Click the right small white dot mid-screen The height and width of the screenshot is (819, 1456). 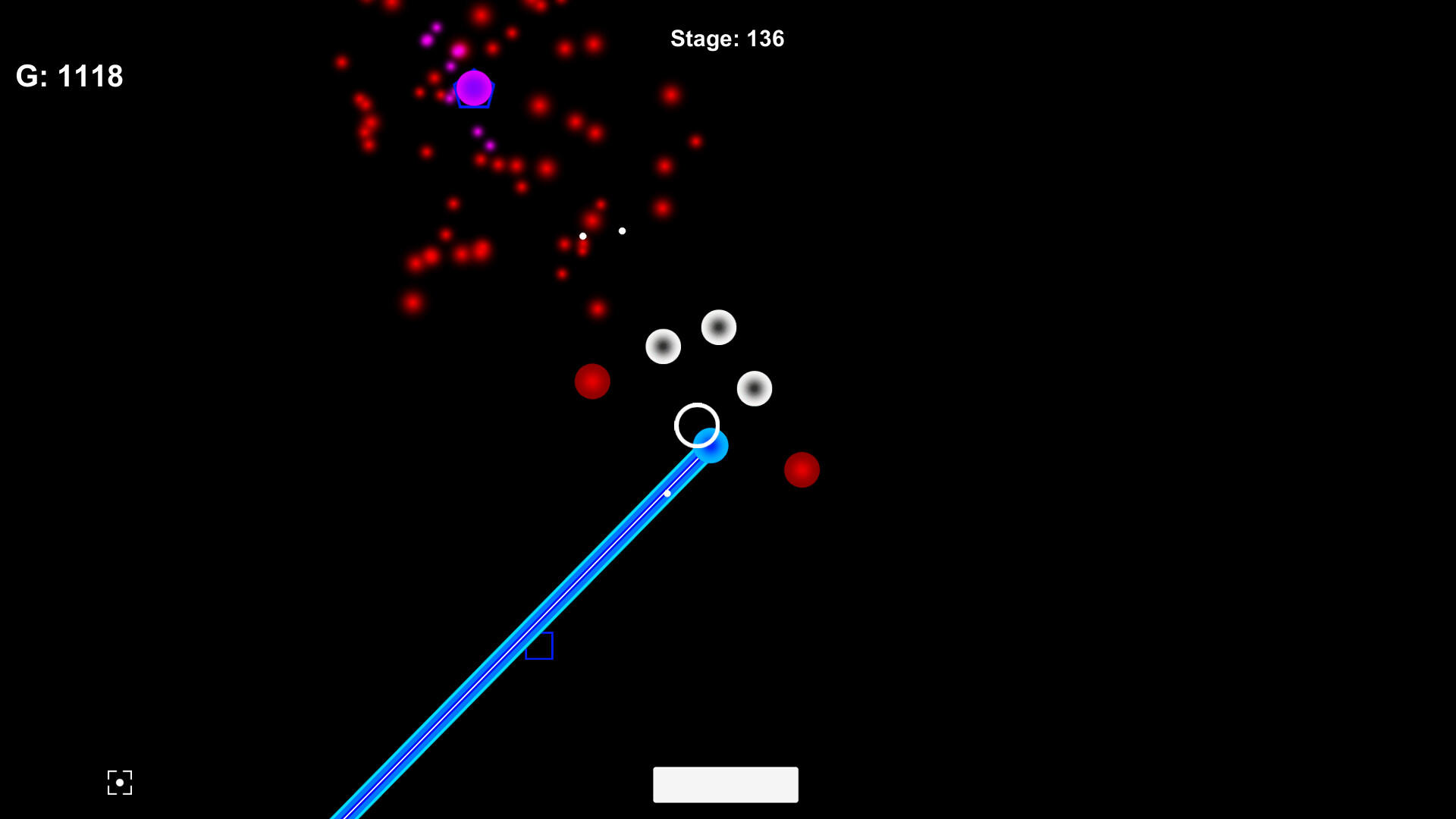pyautogui.click(x=622, y=230)
